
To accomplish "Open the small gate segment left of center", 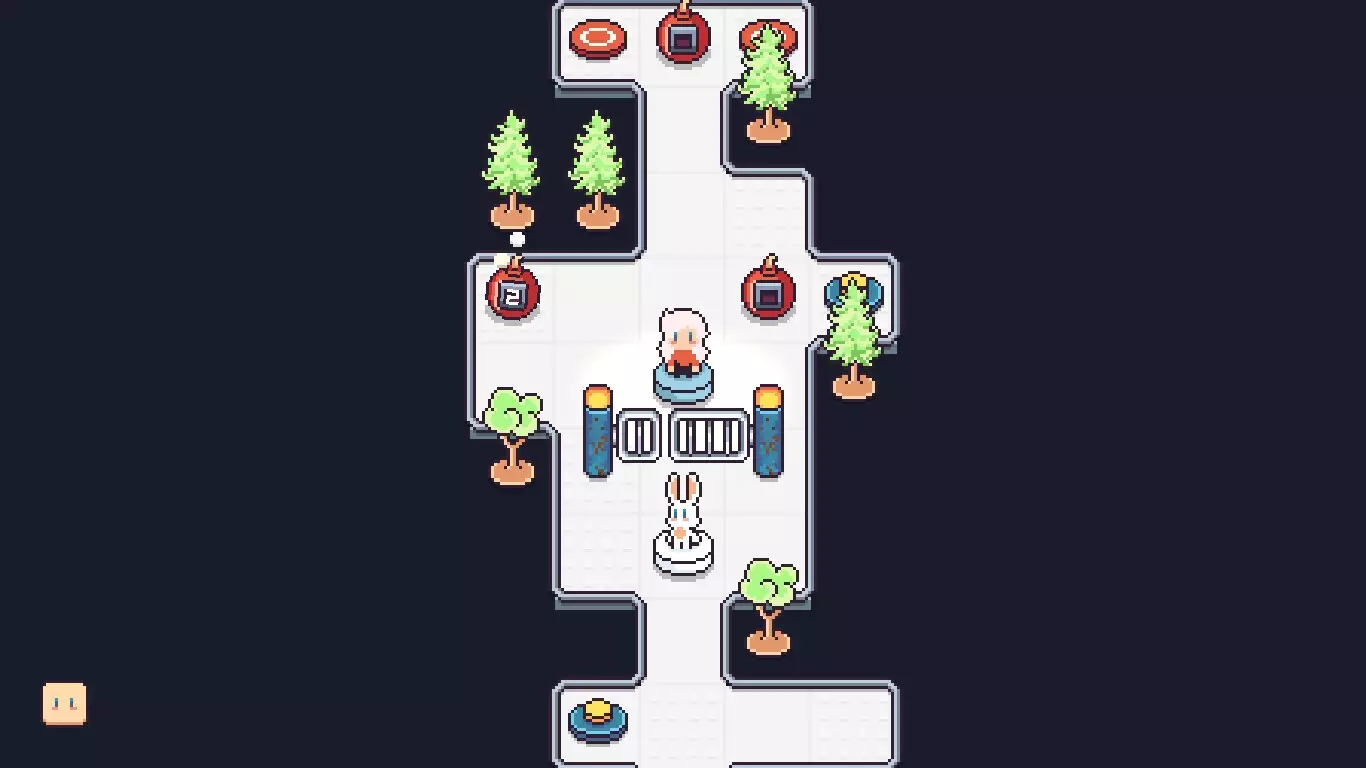I will (x=640, y=433).
